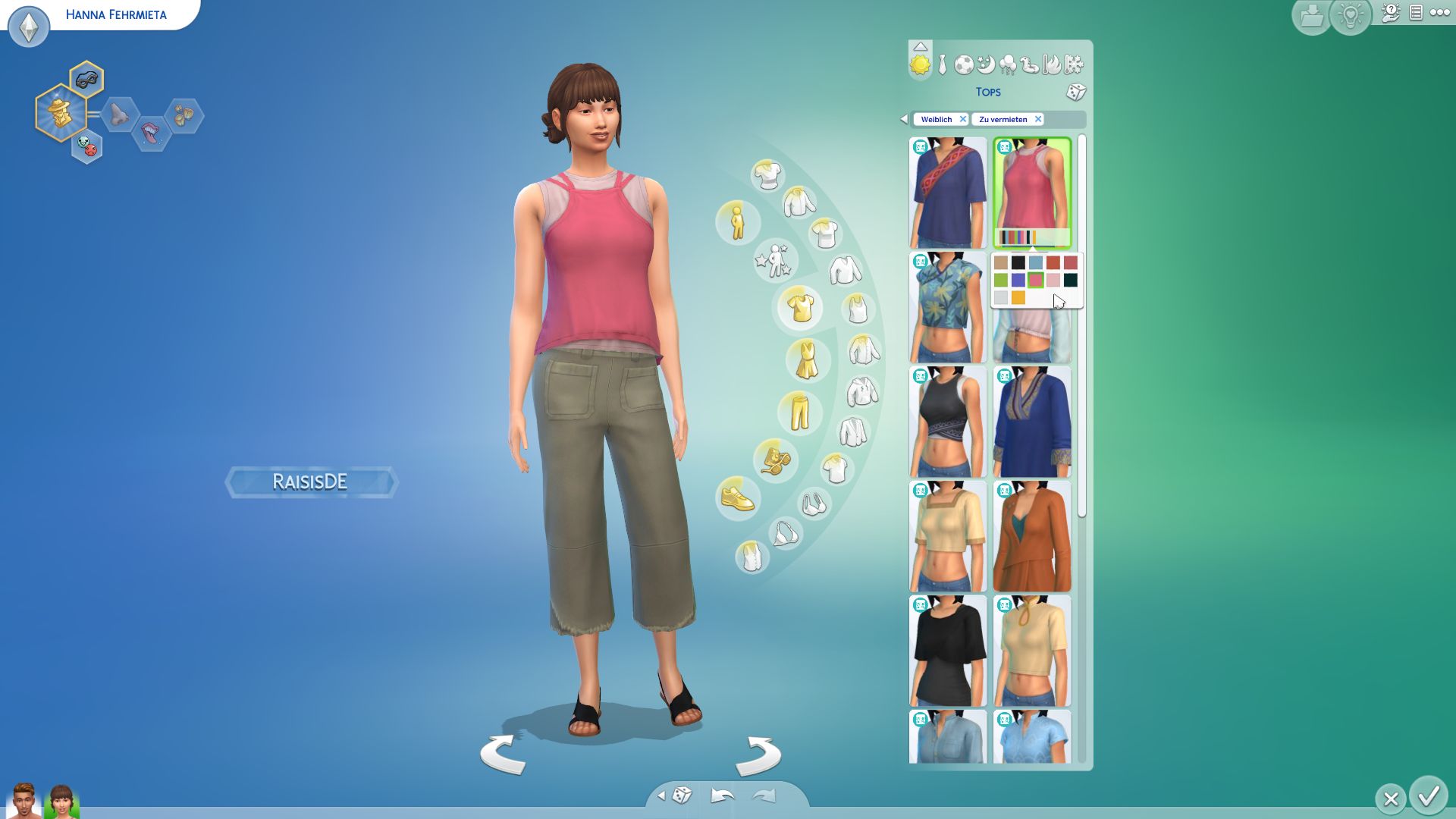This screenshot has width=1456, height=819.
Task: Pick the black t-shirt thumbnail
Action: [948, 651]
